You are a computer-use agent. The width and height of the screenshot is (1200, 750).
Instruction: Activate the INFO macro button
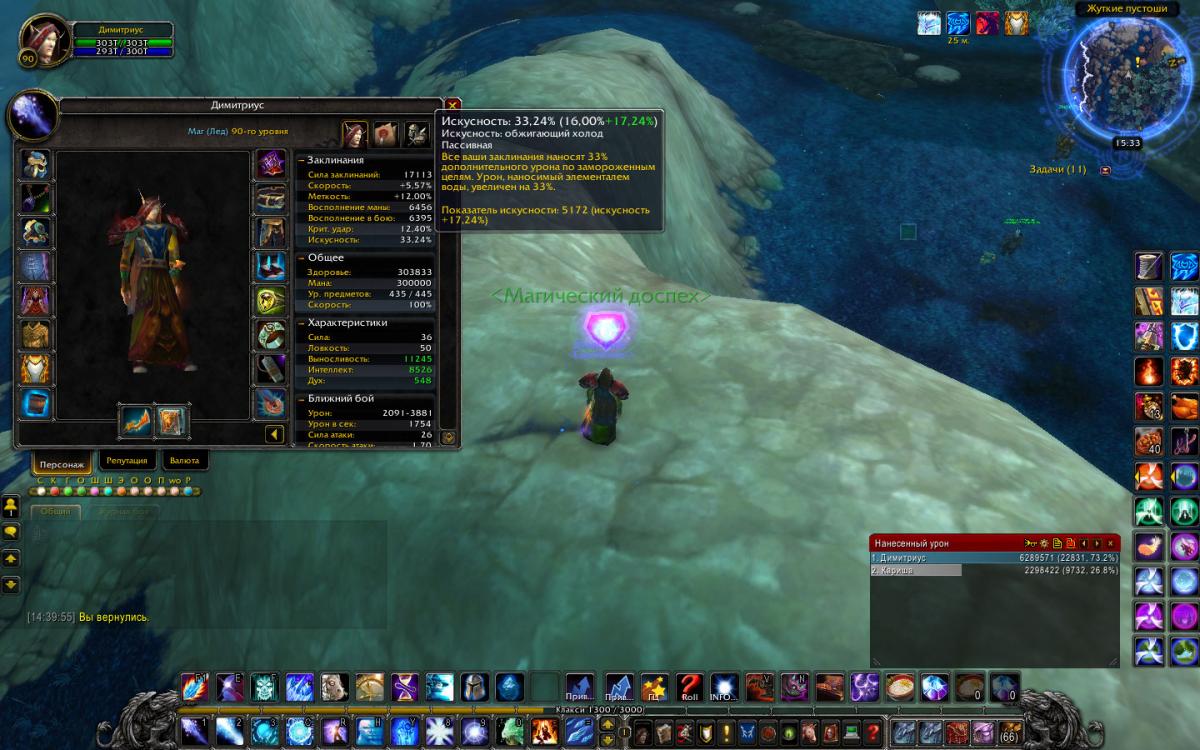[x=722, y=687]
